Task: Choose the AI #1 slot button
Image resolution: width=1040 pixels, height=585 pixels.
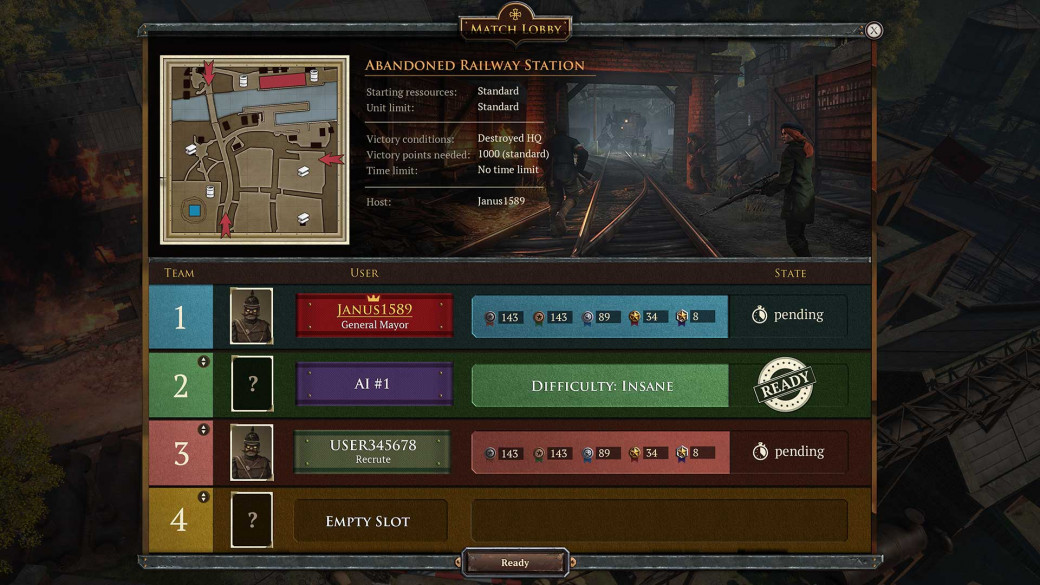Action: pos(375,385)
